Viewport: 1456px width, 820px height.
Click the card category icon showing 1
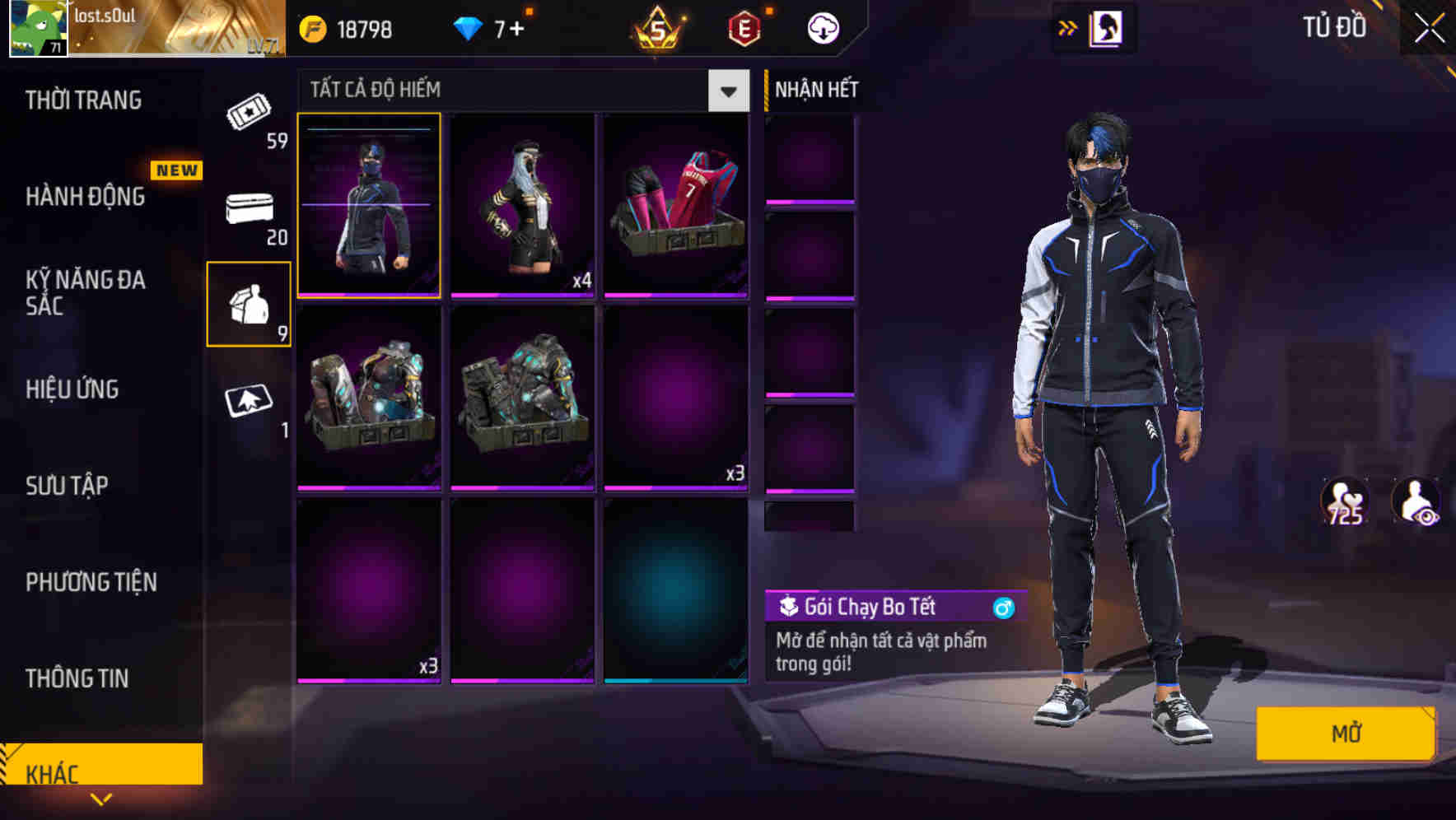pyautogui.click(x=247, y=403)
